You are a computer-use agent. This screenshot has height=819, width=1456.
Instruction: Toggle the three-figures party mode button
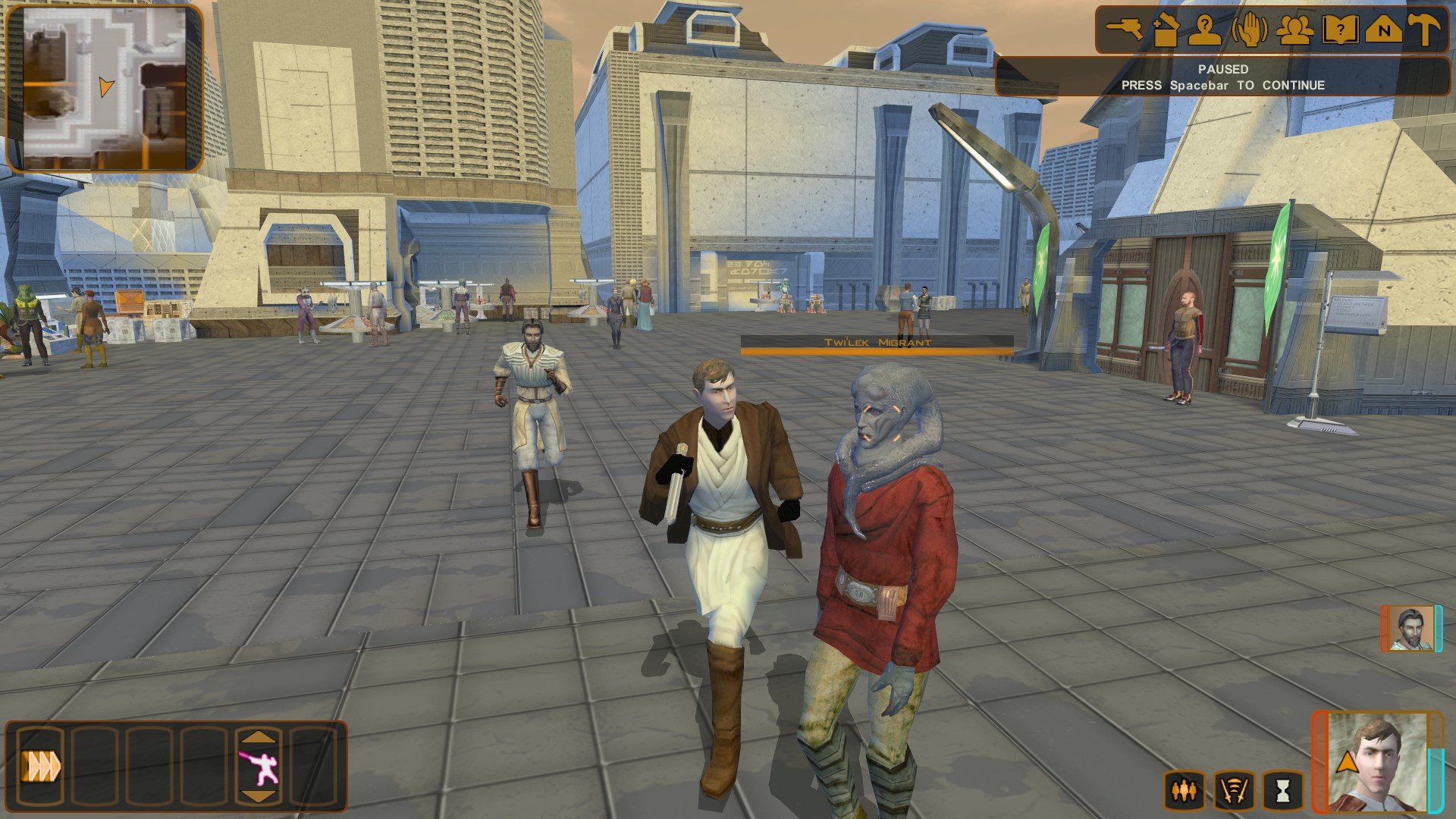(1185, 791)
